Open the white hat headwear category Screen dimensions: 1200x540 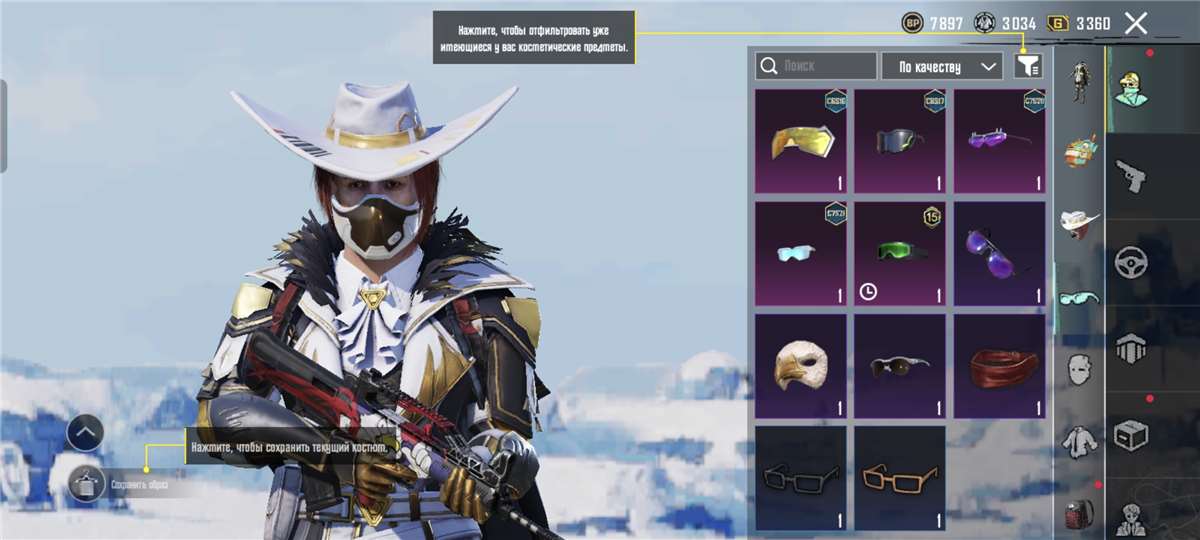[1079, 222]
